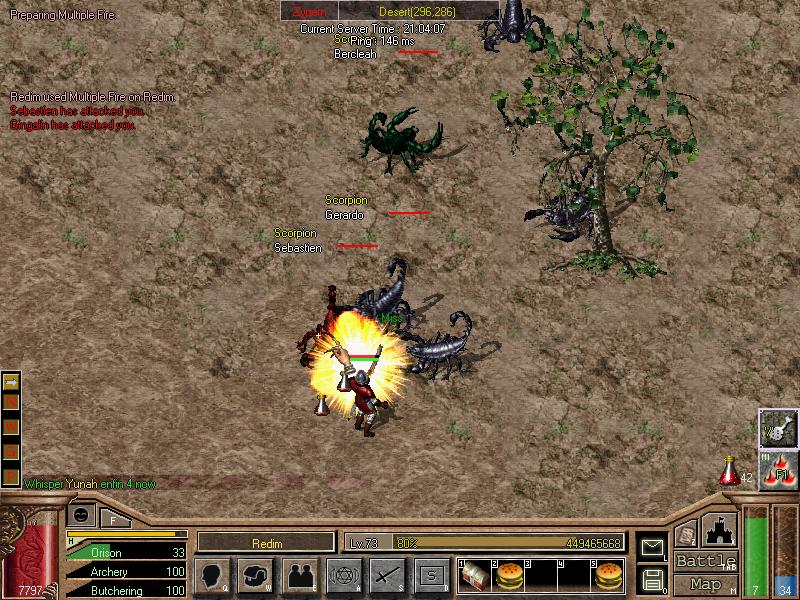800x600 pixels.
Task: Click the smiley face emote button
Action: (81, 514)
